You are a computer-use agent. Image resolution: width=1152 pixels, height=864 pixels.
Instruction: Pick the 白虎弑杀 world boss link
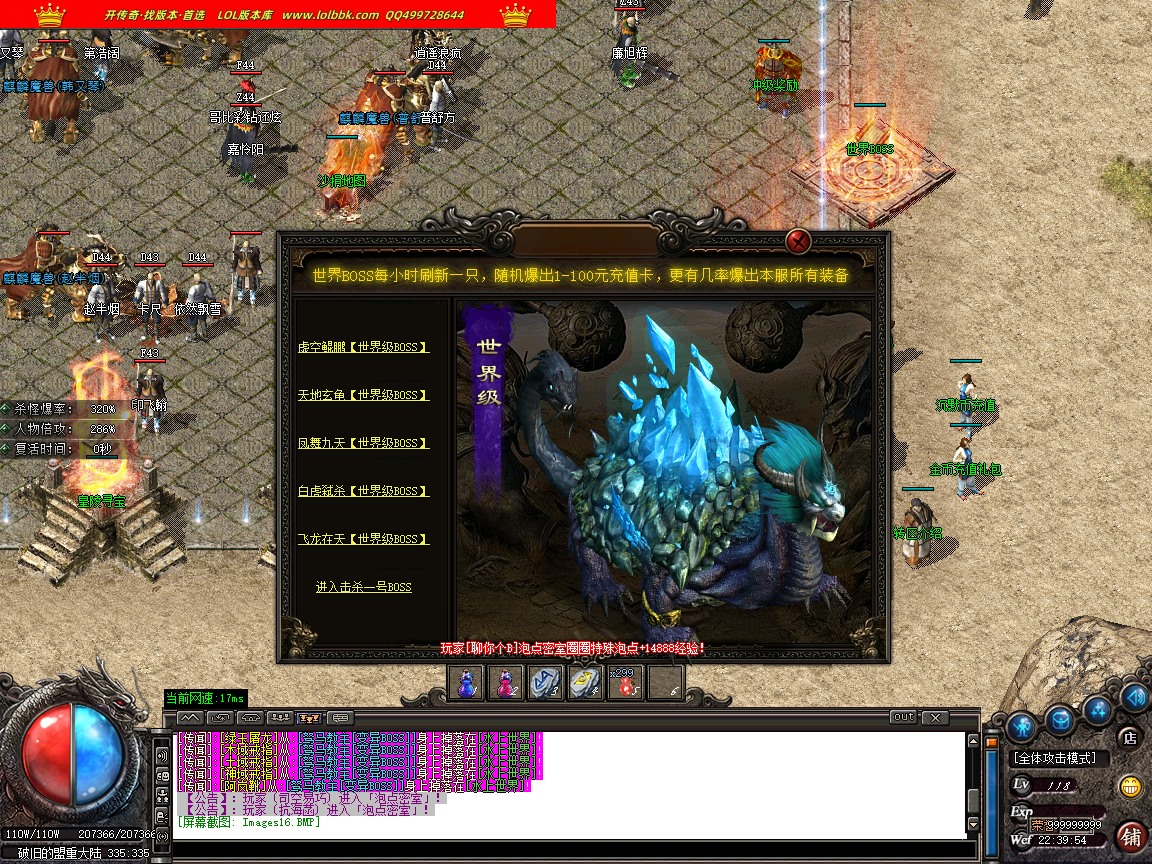pos(363,491)
